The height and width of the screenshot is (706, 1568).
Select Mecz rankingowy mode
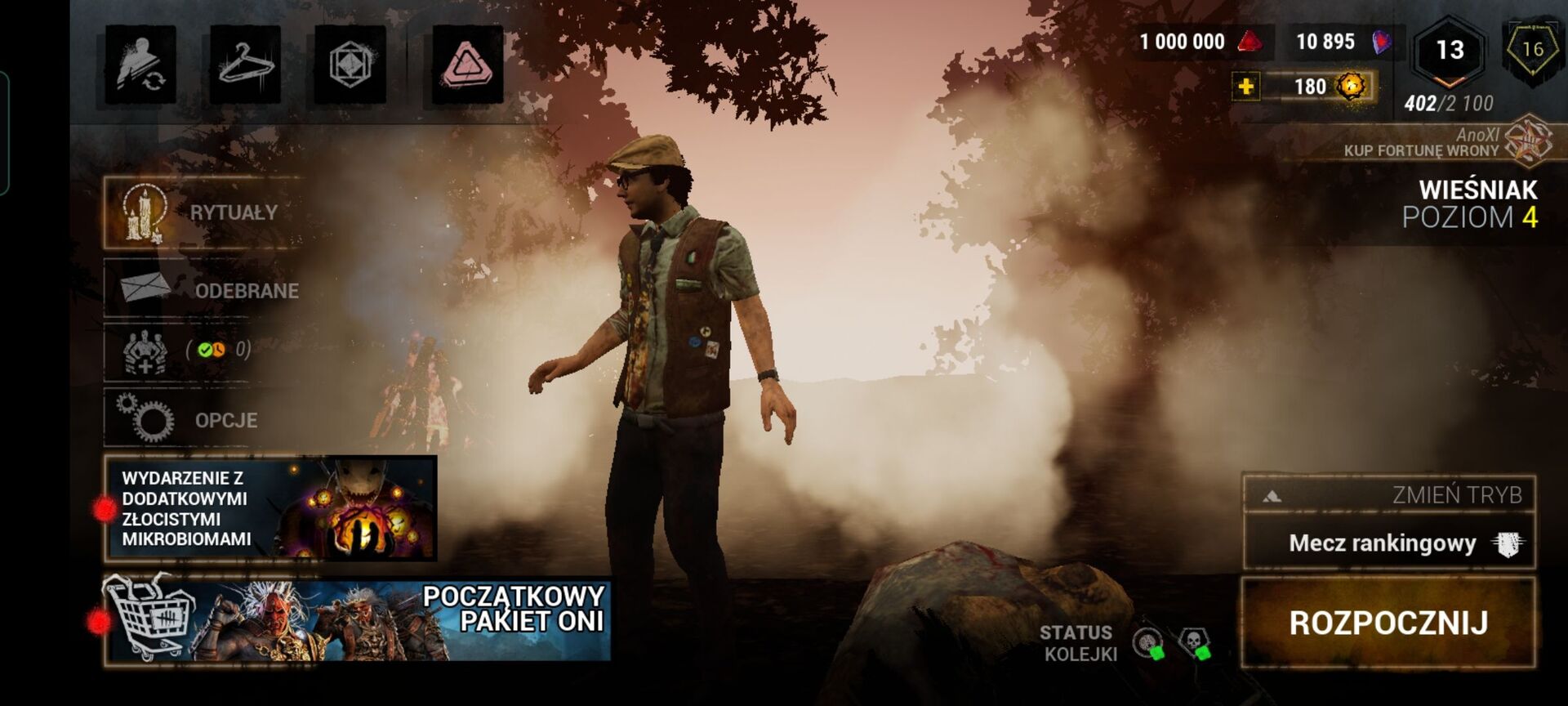[x=1388, y=543]
